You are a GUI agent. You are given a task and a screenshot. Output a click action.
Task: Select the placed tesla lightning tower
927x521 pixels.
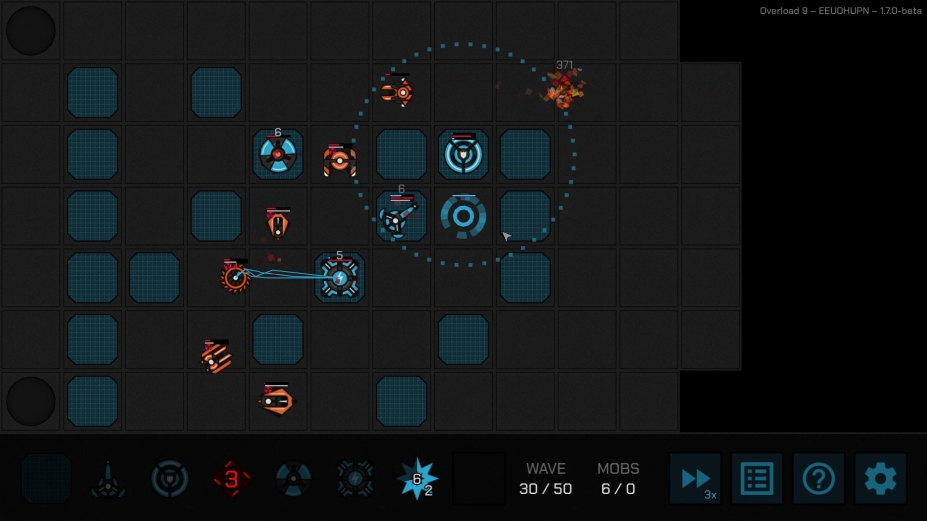pyautogui.click(x=340, y=277)
